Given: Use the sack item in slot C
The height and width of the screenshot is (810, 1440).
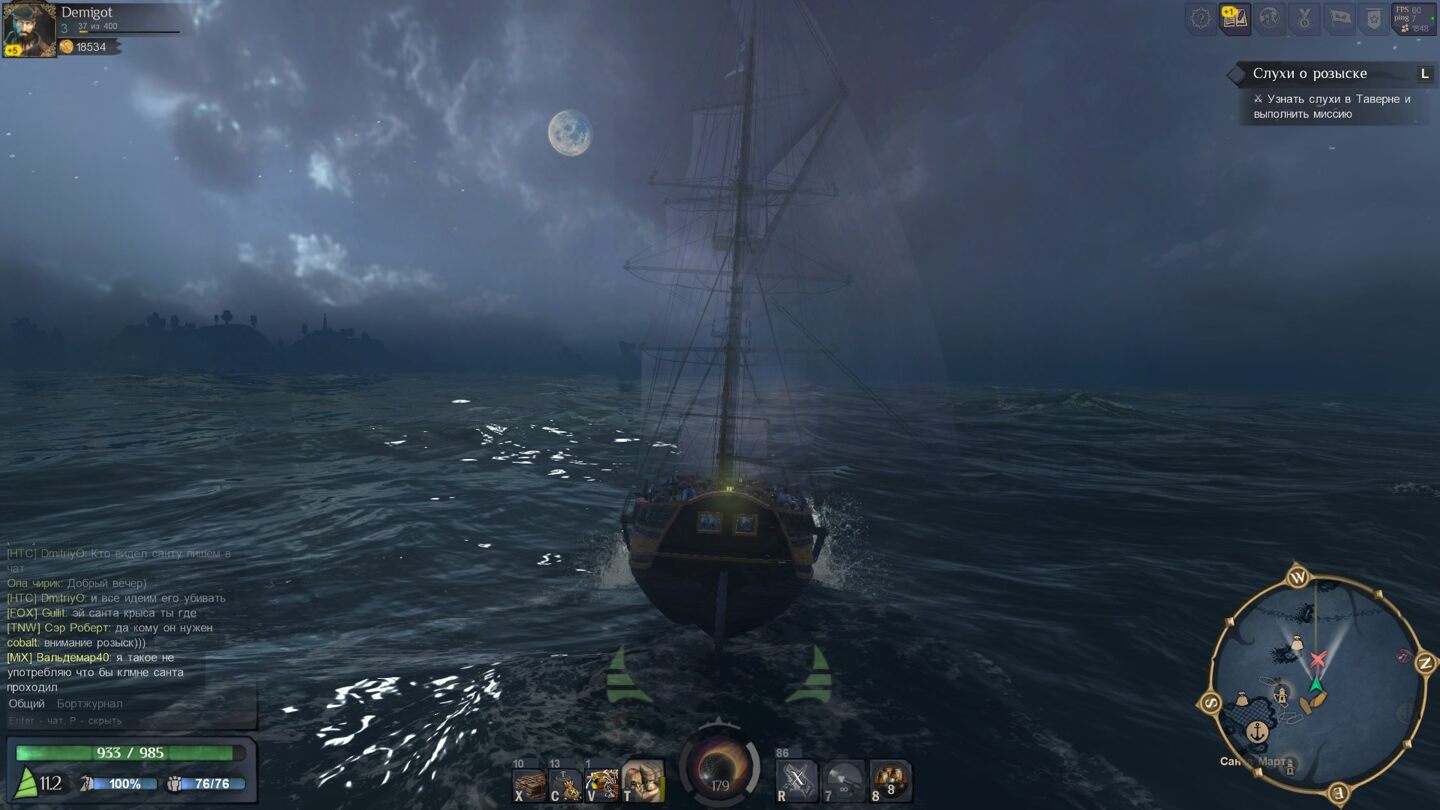Looking at the screenshot, I should pyautogui.click(x=566, y=783).
